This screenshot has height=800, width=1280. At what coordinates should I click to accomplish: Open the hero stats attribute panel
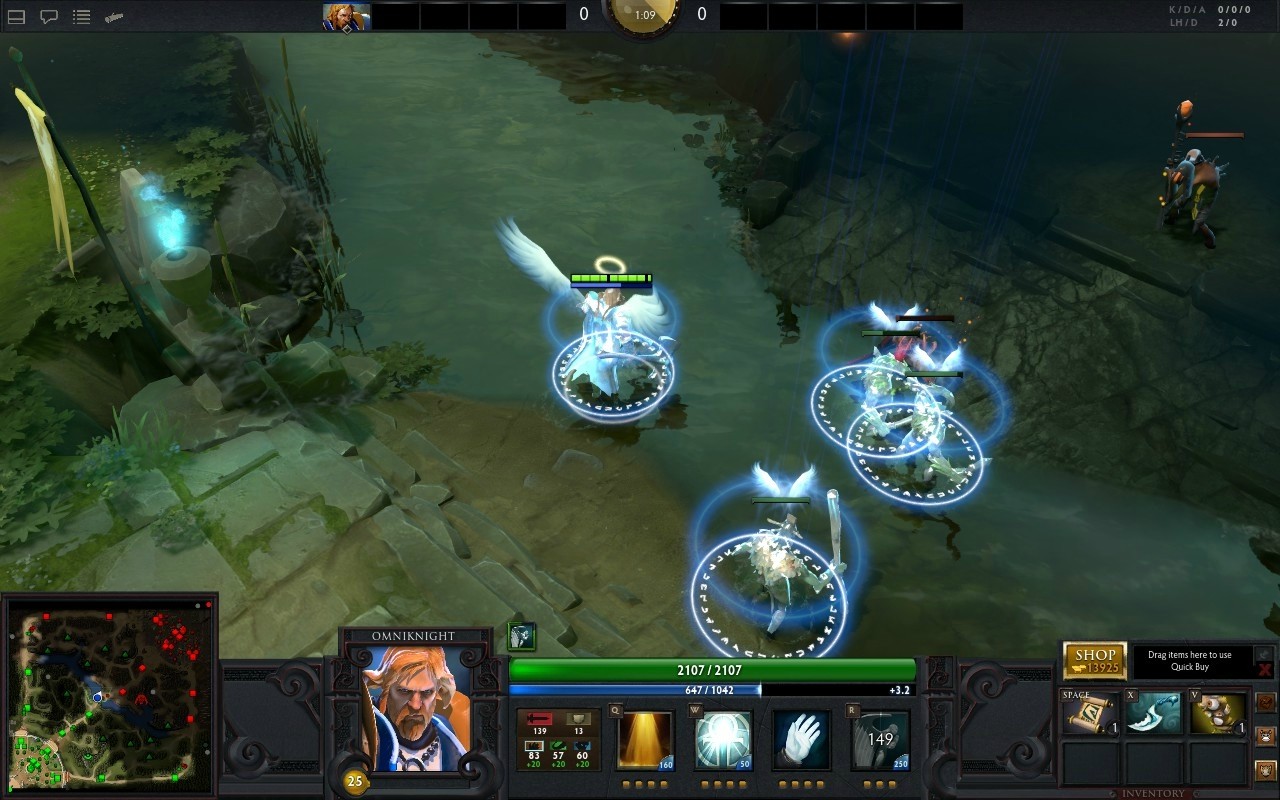558,740
